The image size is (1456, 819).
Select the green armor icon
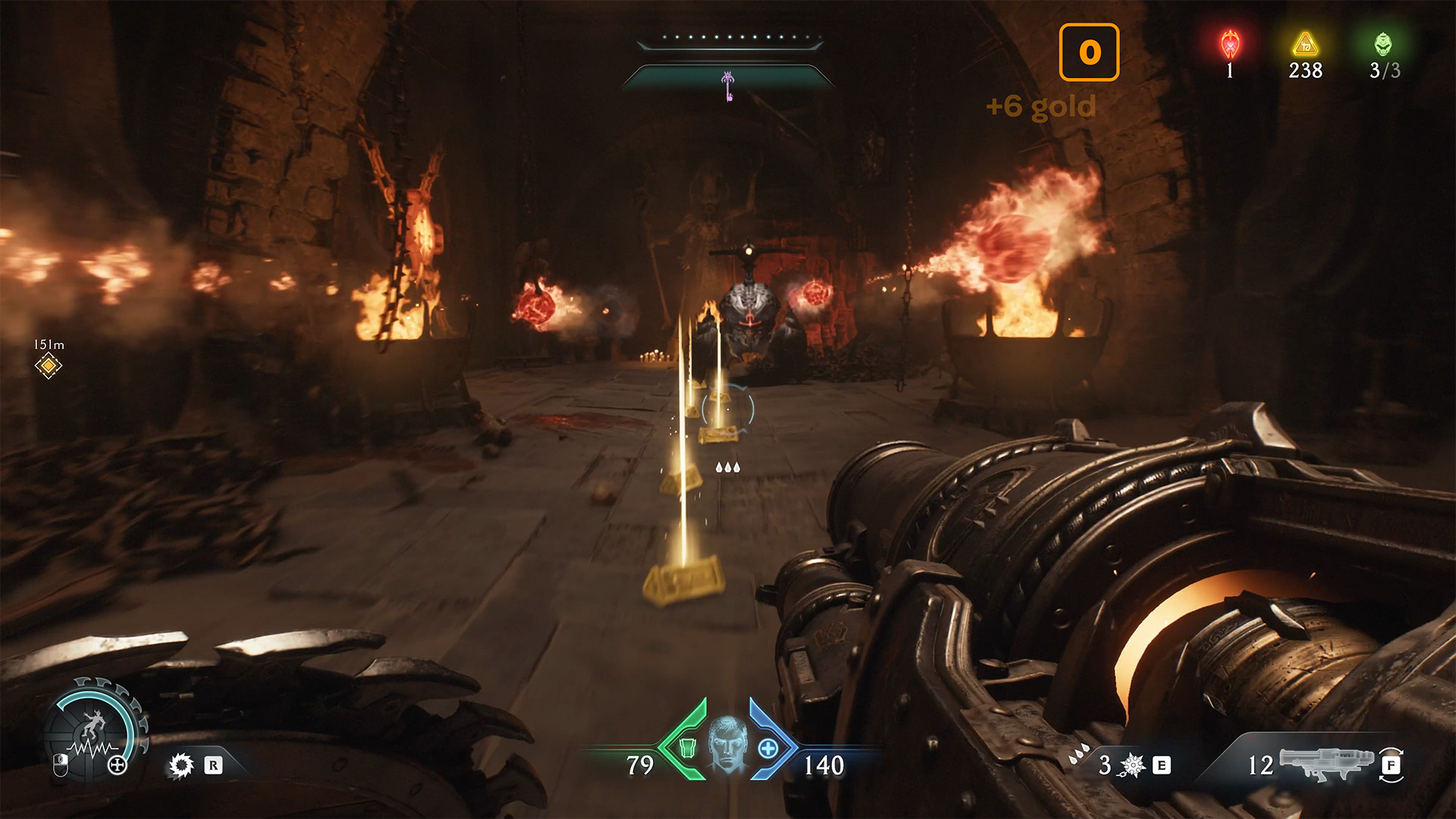687,748
